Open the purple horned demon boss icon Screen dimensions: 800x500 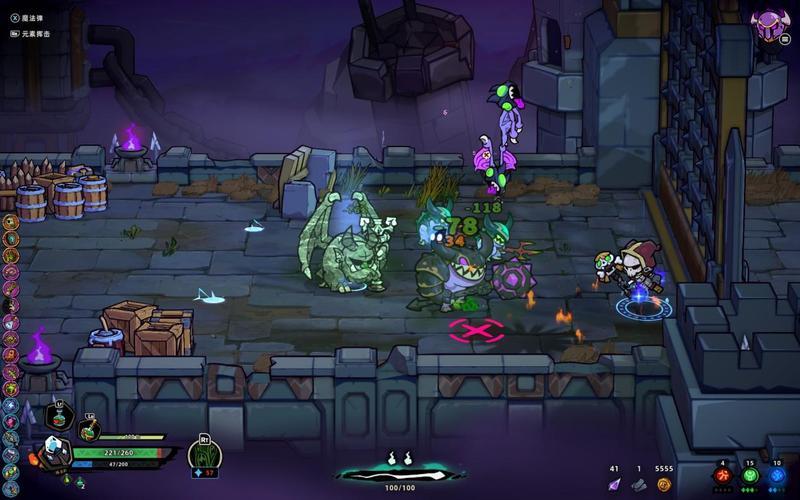[770, 24]
